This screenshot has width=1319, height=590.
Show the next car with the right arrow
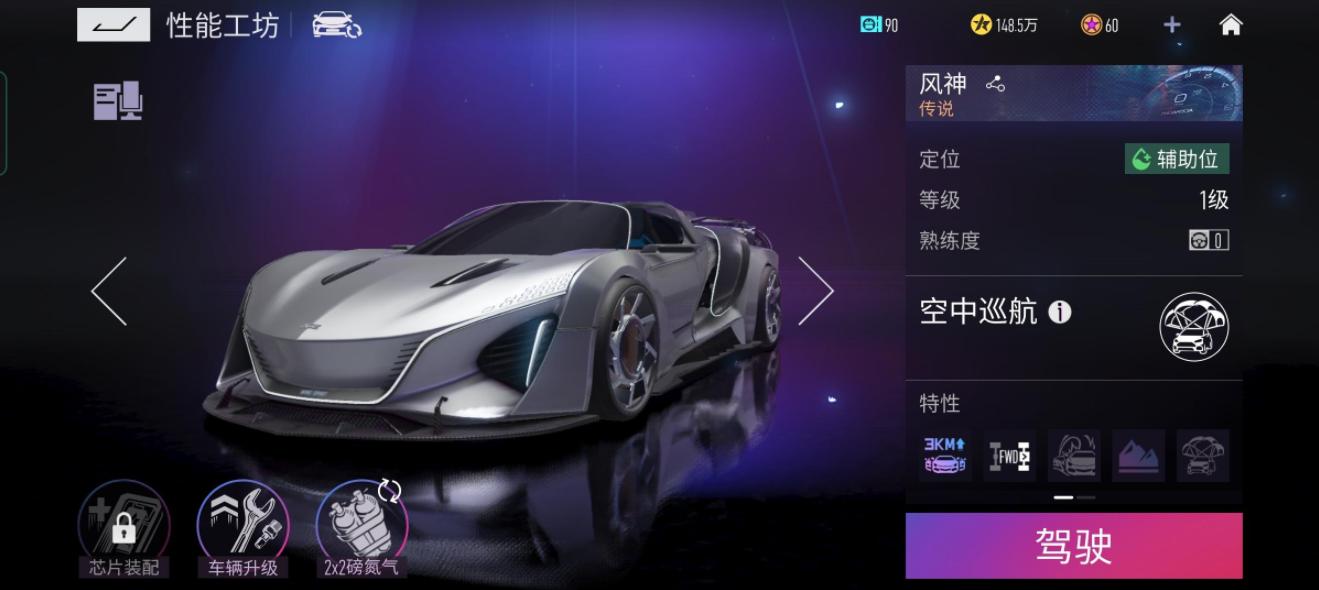coord(815,291)
